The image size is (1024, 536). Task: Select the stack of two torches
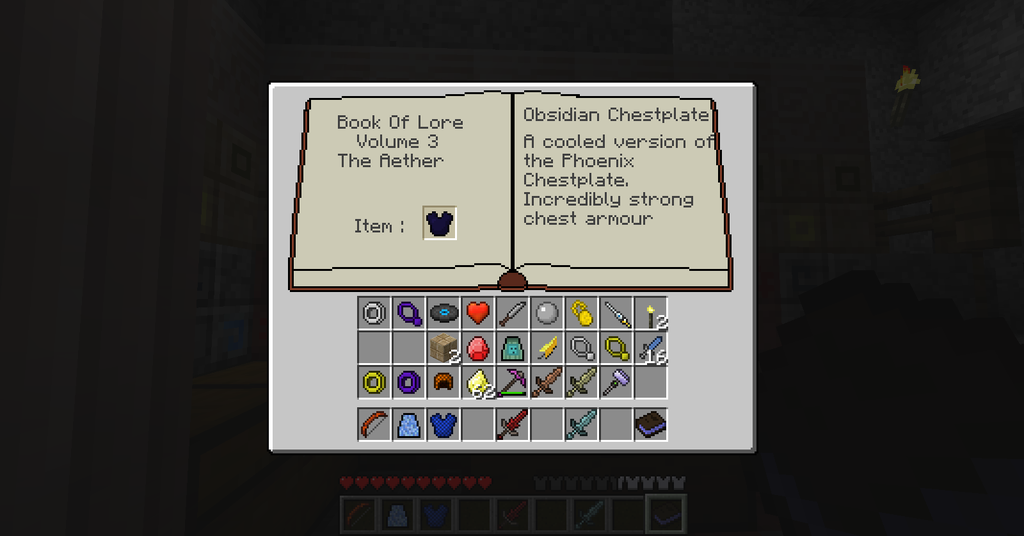tap(651, 314)
